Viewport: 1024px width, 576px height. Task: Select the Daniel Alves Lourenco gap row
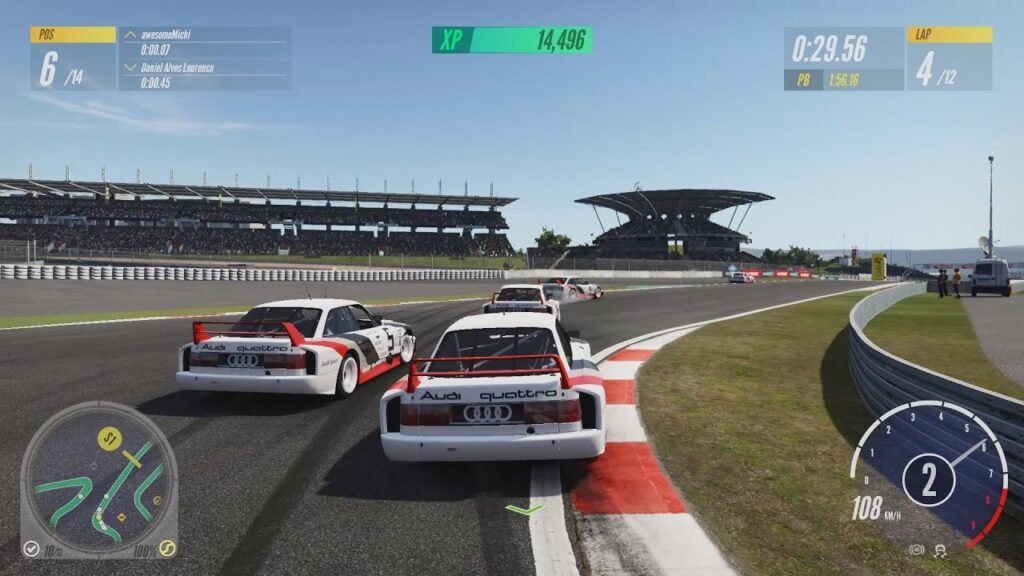click(x=205, y=75)
